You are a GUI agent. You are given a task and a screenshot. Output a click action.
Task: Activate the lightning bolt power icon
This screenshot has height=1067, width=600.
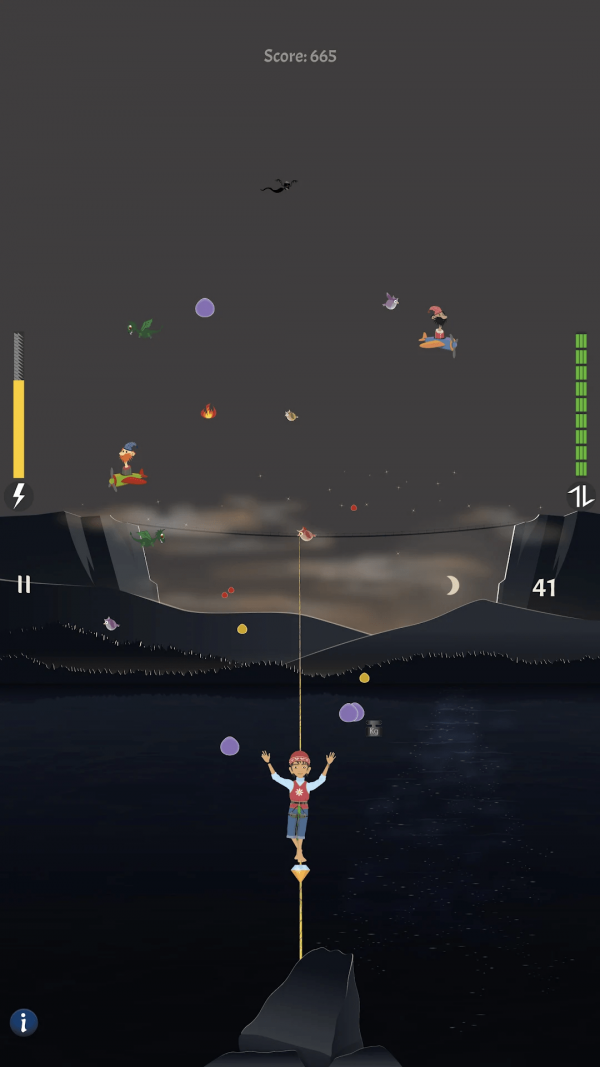coord(18,495)
